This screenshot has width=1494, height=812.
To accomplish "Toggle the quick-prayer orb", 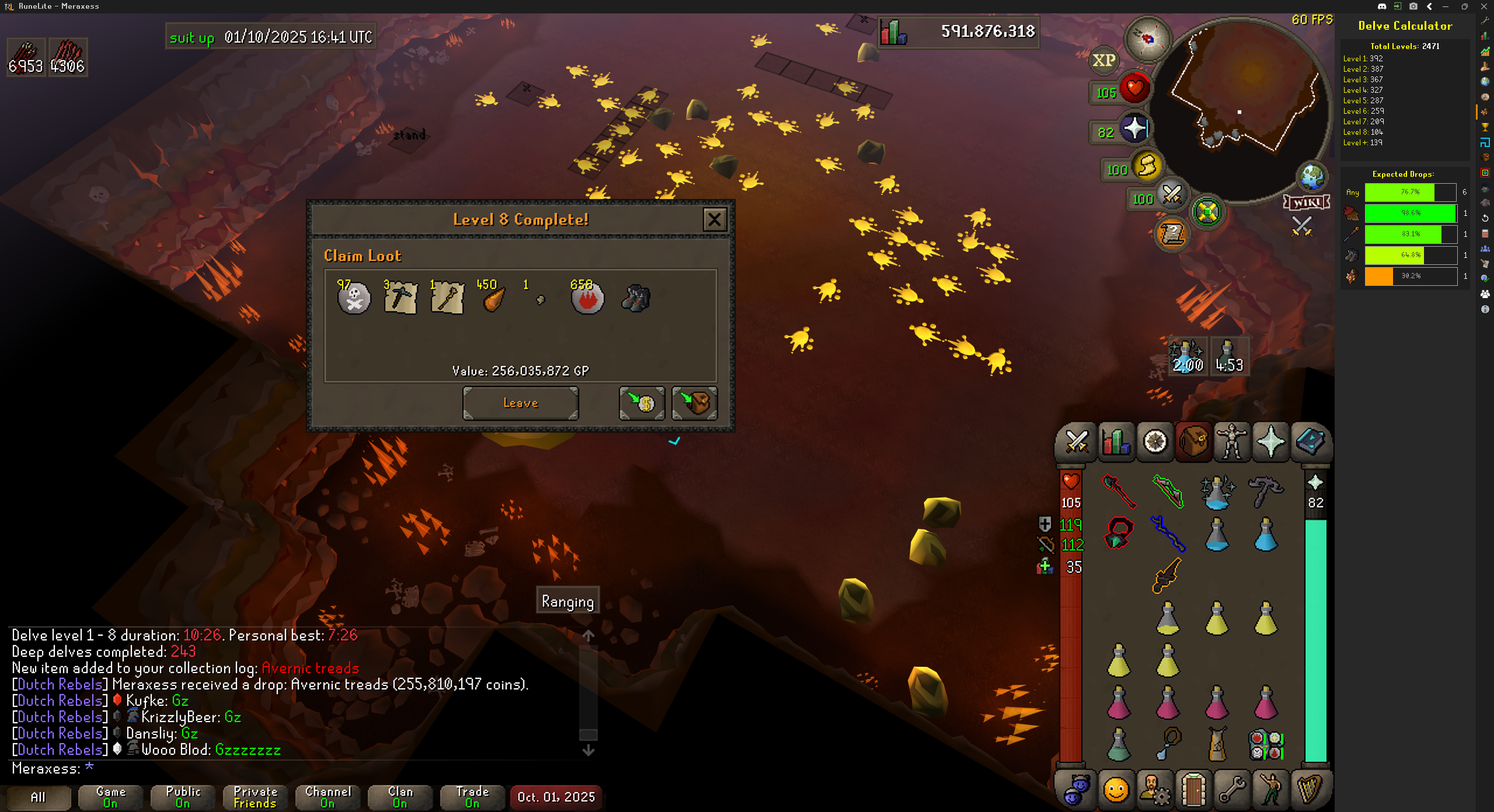I will [1134, 129].
